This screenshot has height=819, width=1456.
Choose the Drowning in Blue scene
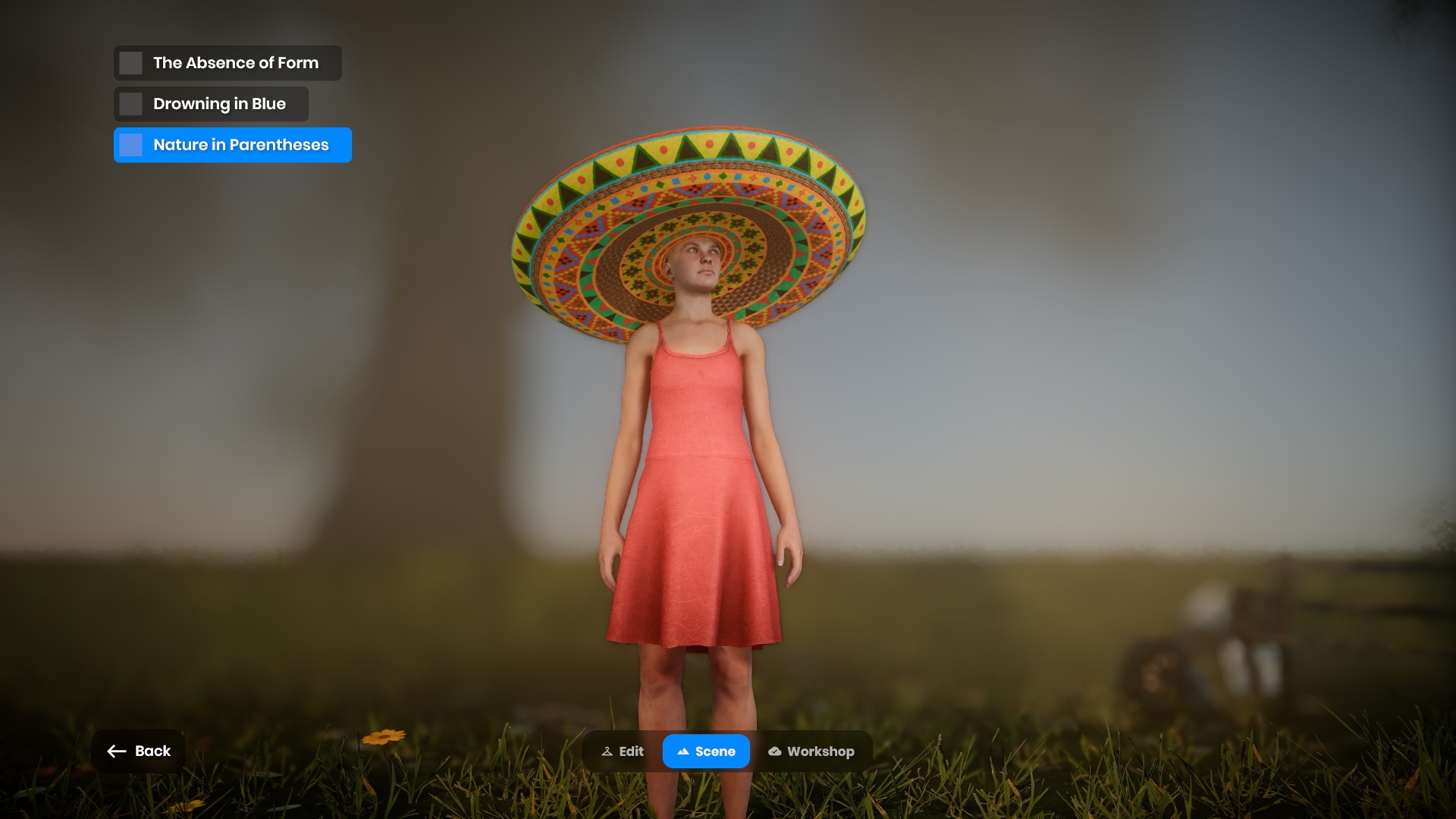(212, 104)
